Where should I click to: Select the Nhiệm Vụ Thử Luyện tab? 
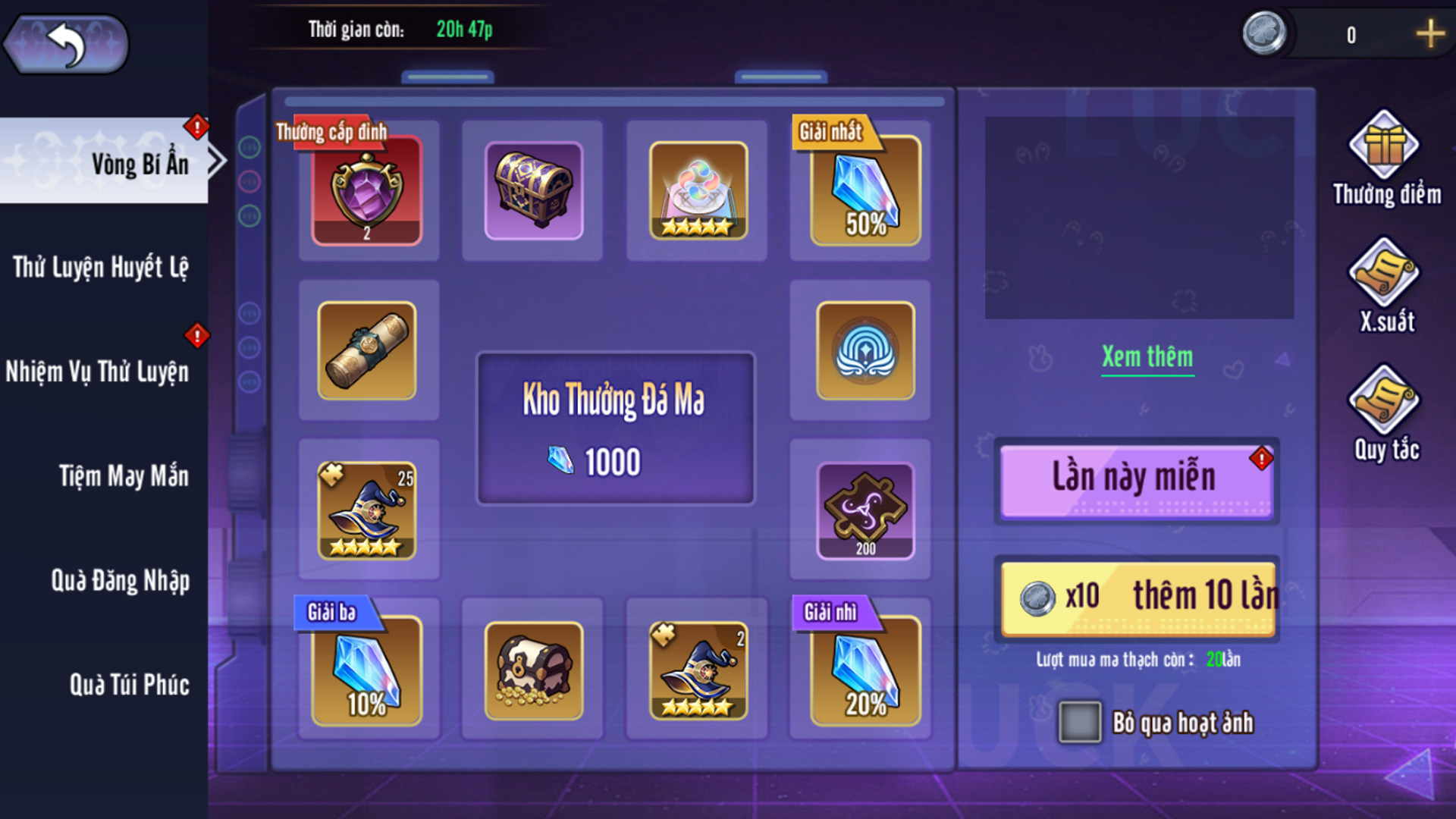(x=99, y=372)
